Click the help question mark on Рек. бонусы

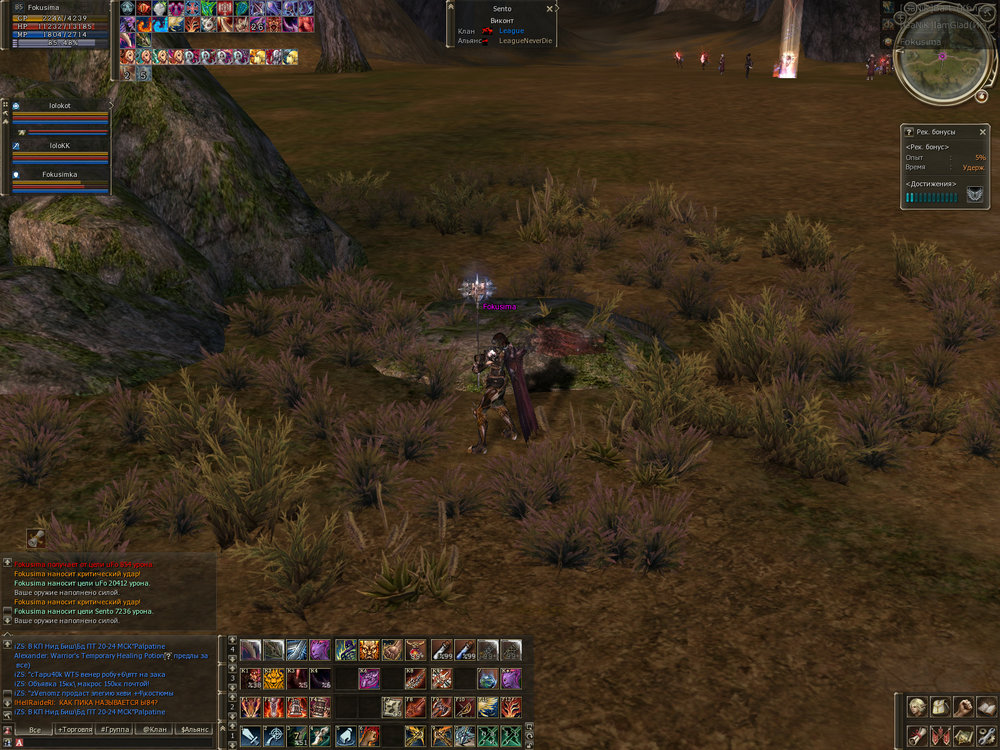tap(908, 131)
